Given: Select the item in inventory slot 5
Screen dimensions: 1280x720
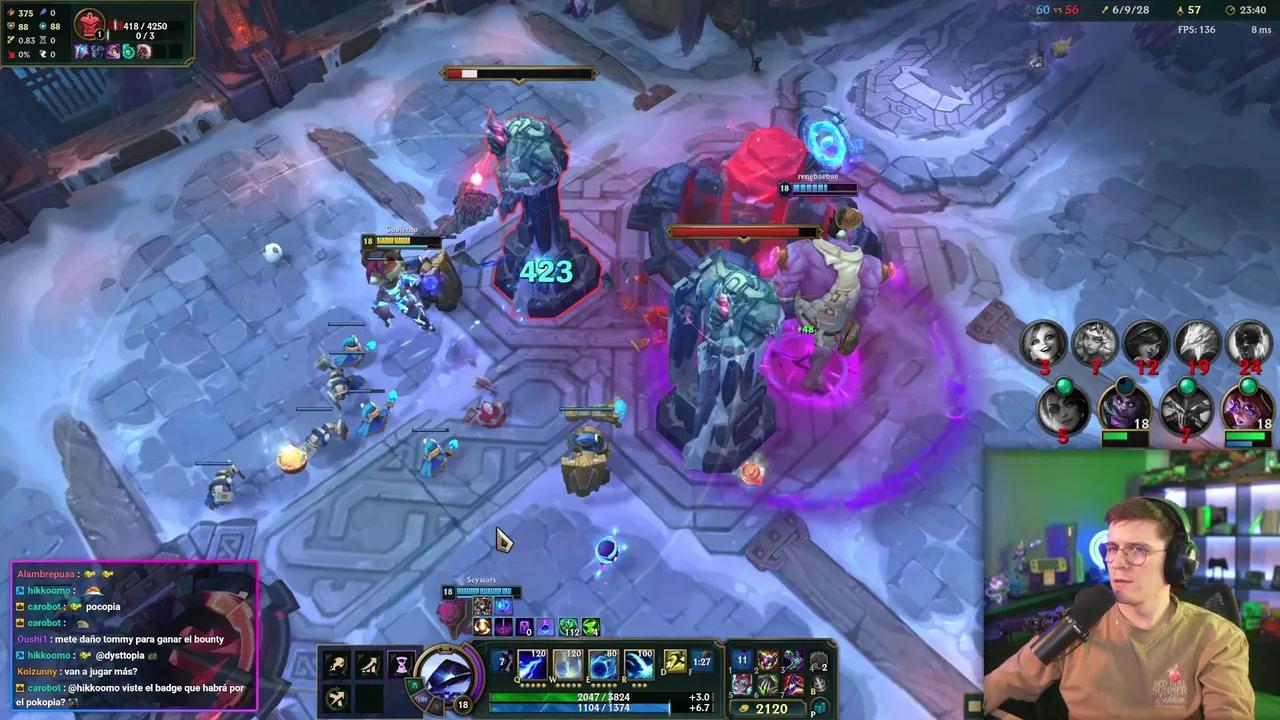Looking at the screenshot, I should (741, 685).
